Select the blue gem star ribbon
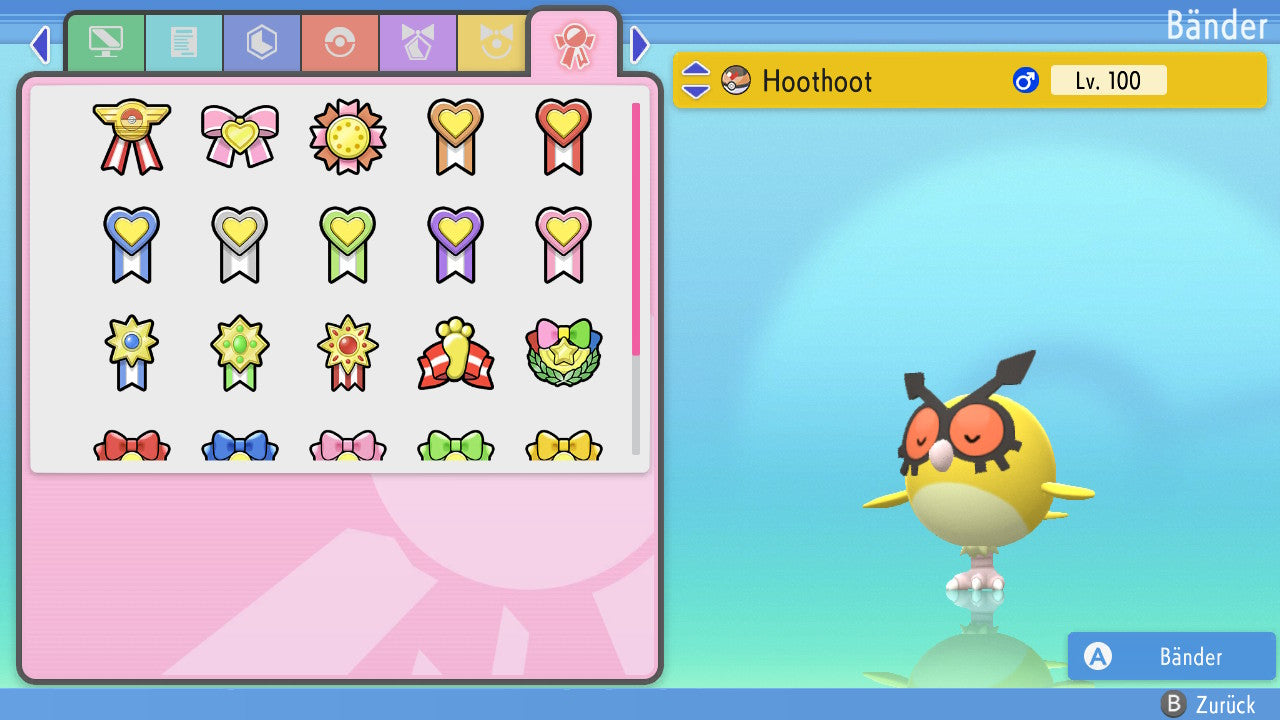This screenshot has height=720, width=1280. tap(132, 352)
